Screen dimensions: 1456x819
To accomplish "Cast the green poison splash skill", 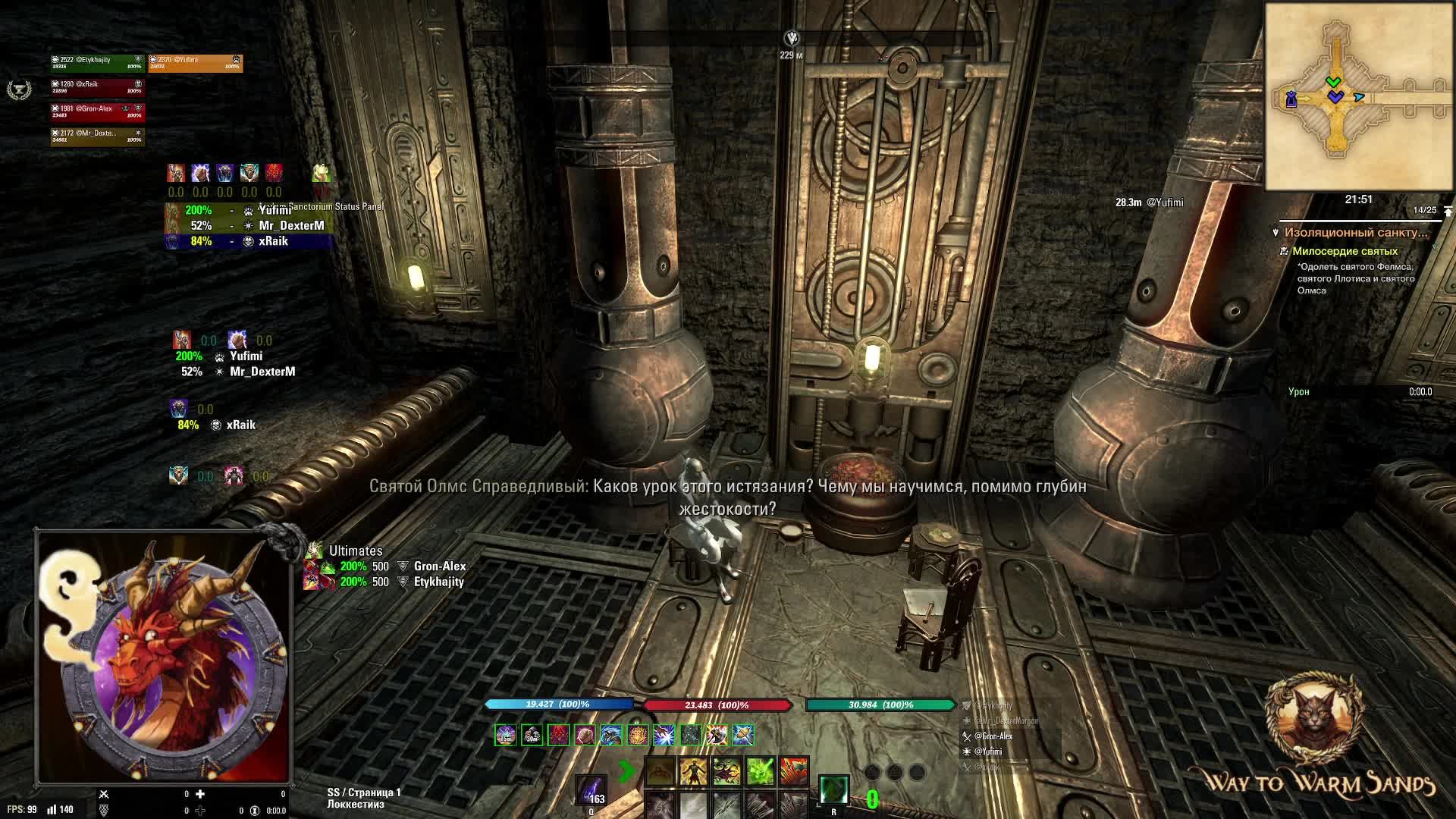I will pos(760,772).
